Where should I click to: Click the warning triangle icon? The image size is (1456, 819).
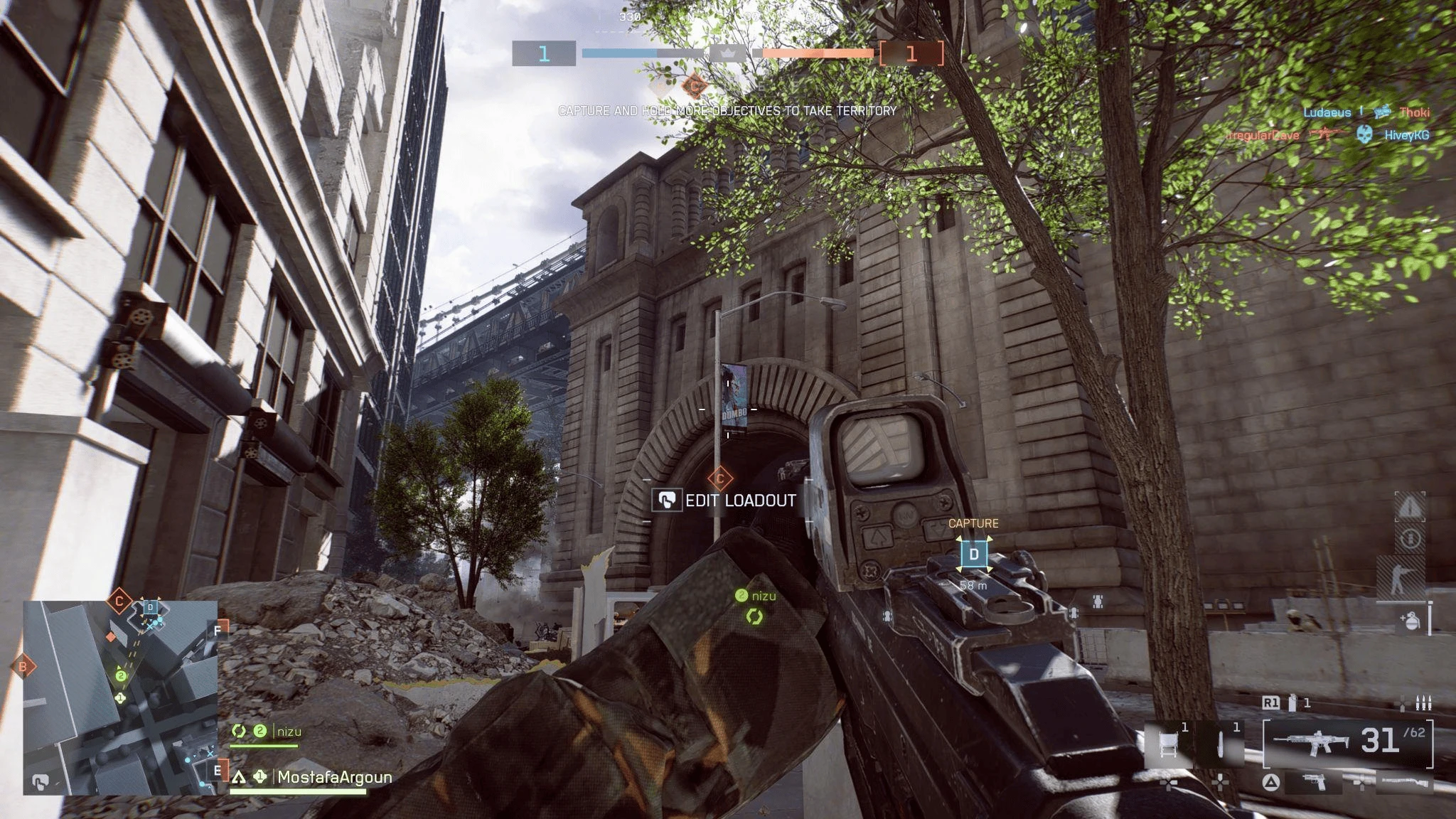[1410, 507]
